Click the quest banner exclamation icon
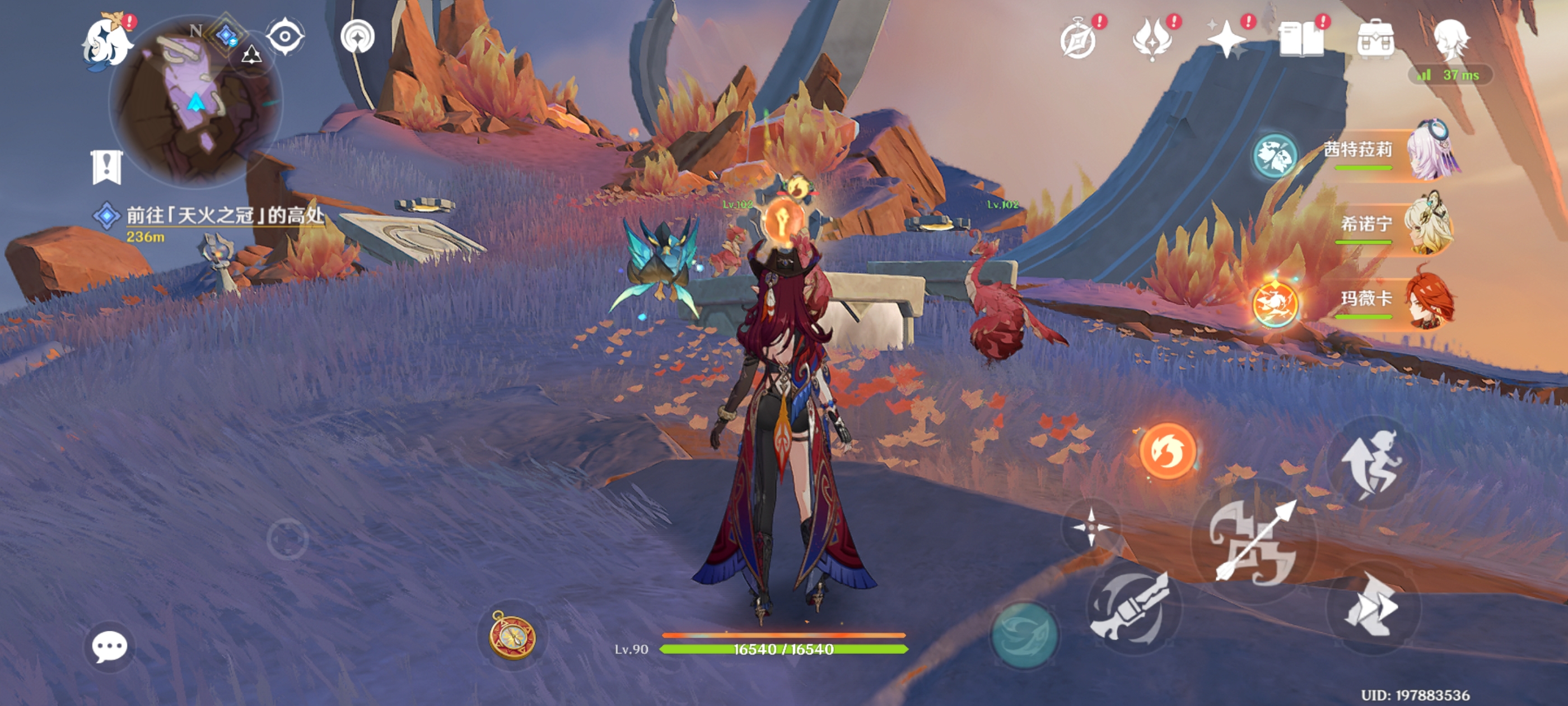The image size is (1568, 706). tap(107, 166)
